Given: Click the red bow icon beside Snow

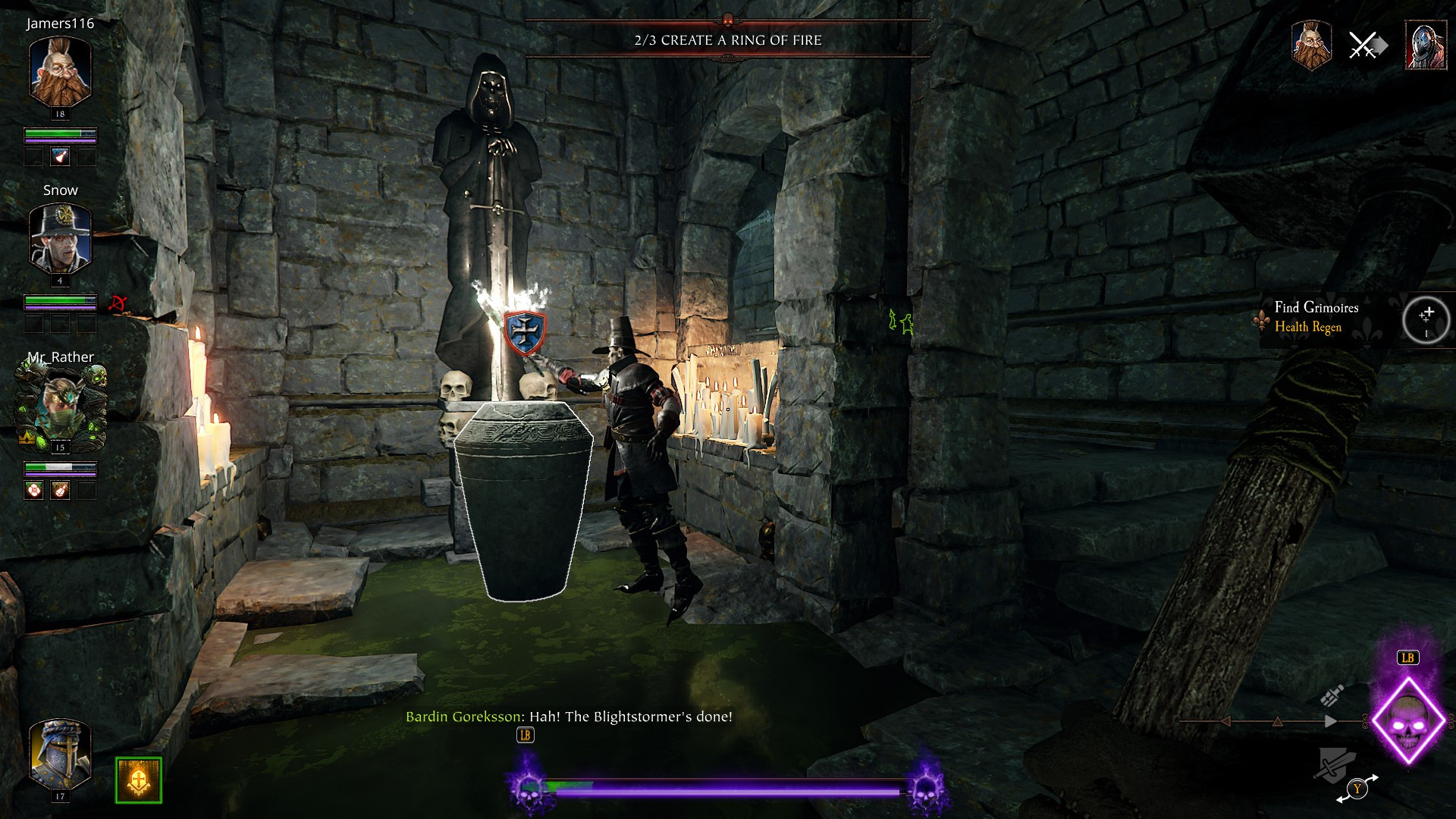Looking at the screenshot, I should pos(118,303).
